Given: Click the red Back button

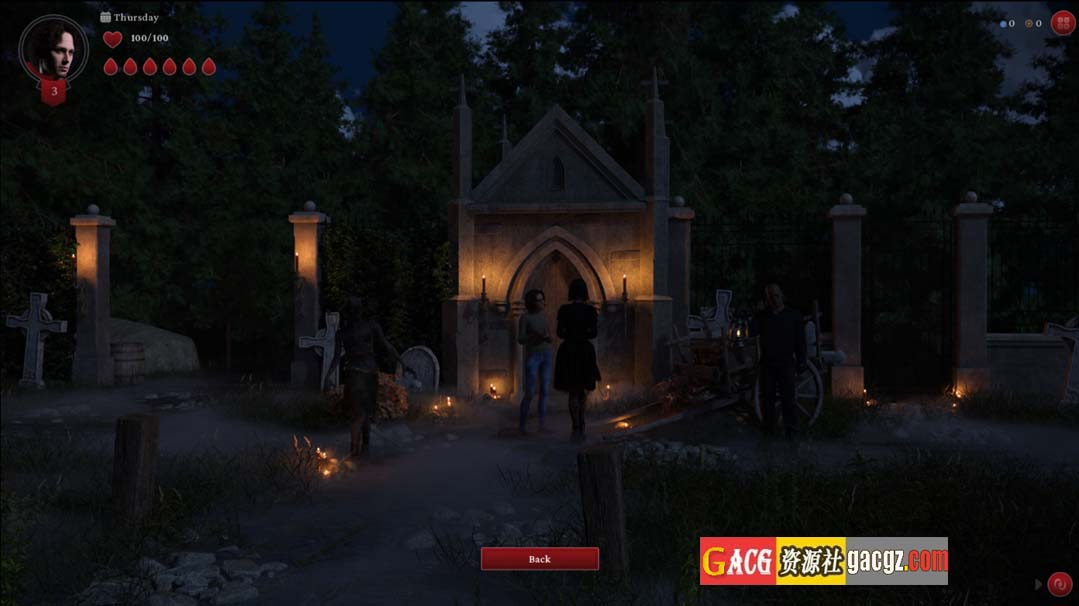Looking at the screenshot, I should (539, 559).
